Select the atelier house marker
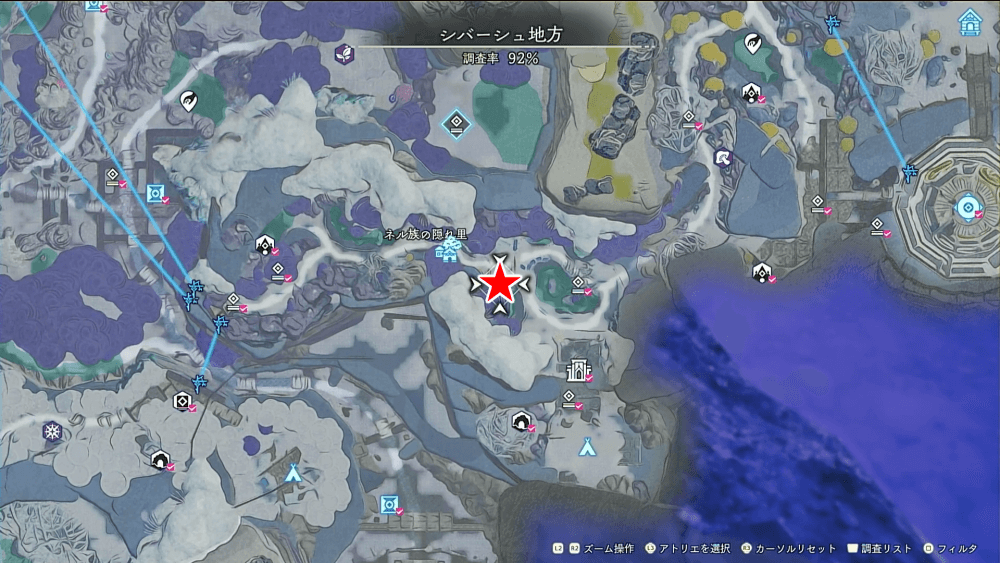 click(x=969, y=22)
